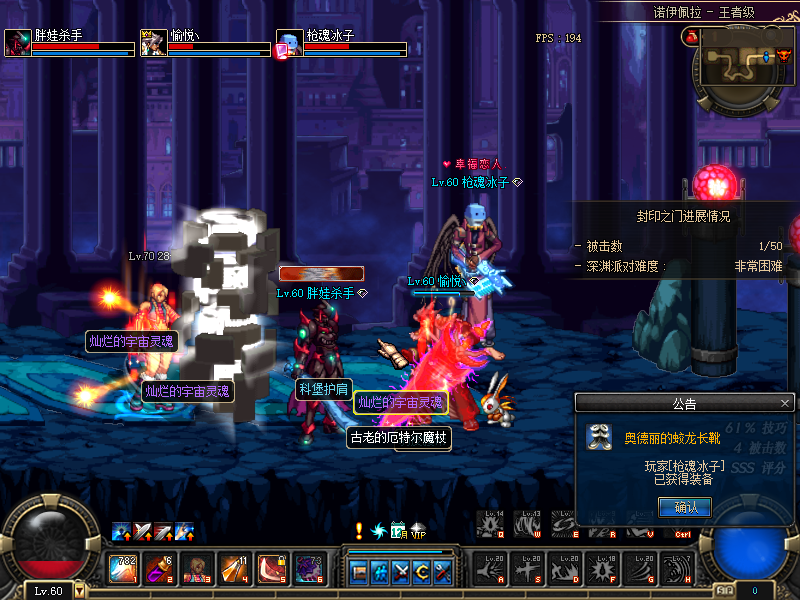Use the purple item in hotbar slot 6
The width and height of the screenshot is (800, 600).
coord(308,568)
